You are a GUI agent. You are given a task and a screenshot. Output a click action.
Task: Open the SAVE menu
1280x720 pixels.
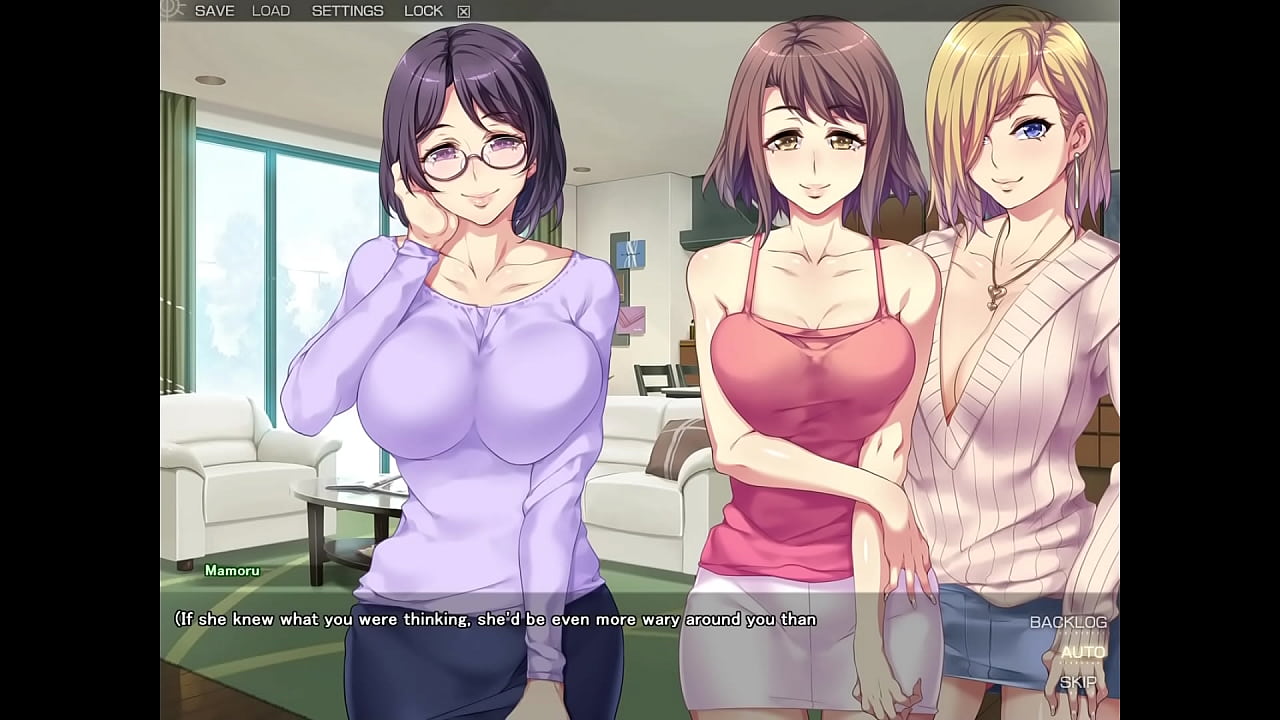tap(214, 11)
